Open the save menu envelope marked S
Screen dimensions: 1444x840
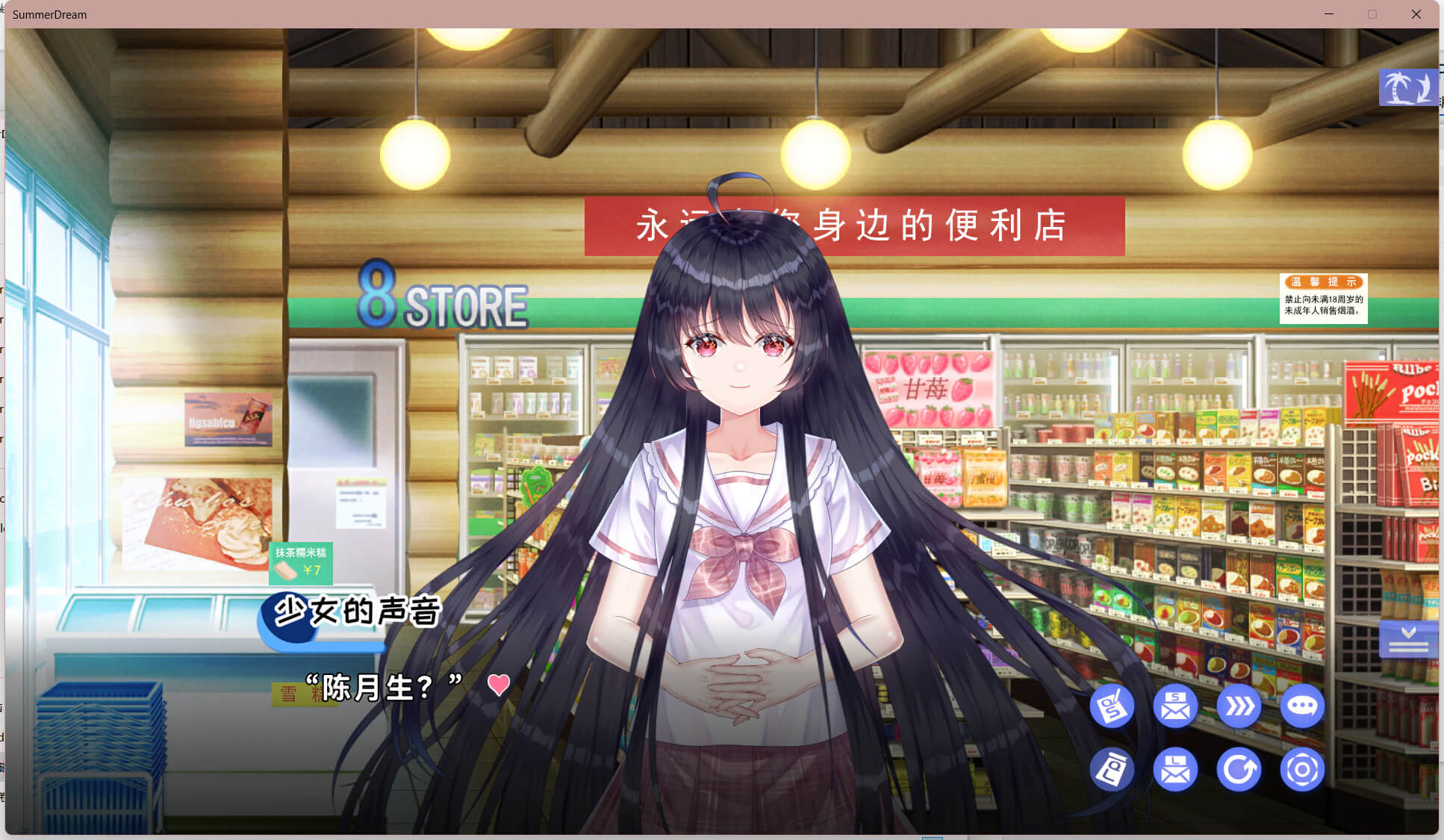point(1175,706)
